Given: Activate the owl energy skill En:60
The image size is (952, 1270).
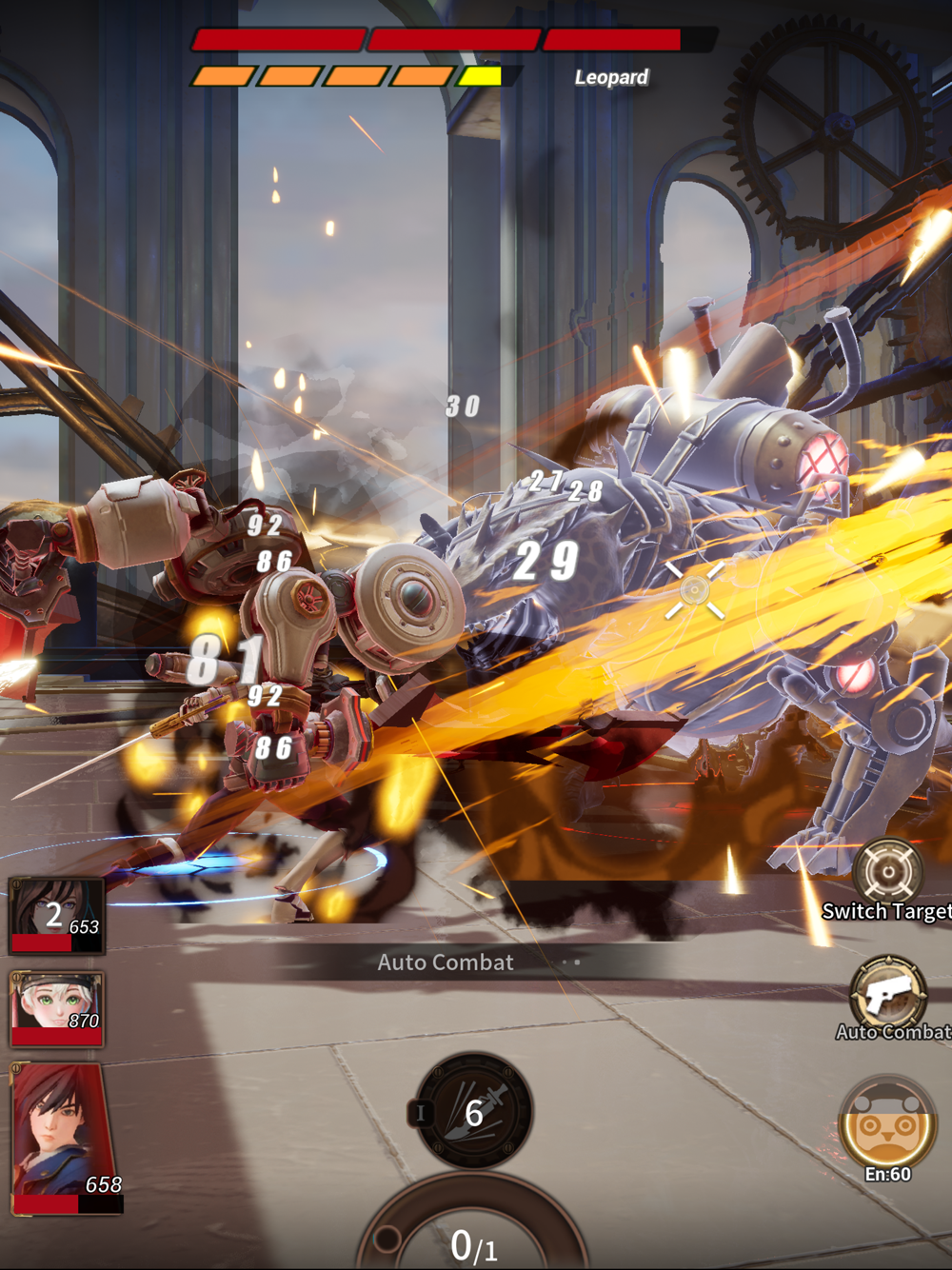Looking at the screenshot, I should pyautogui.click(x=887, y=1126).
